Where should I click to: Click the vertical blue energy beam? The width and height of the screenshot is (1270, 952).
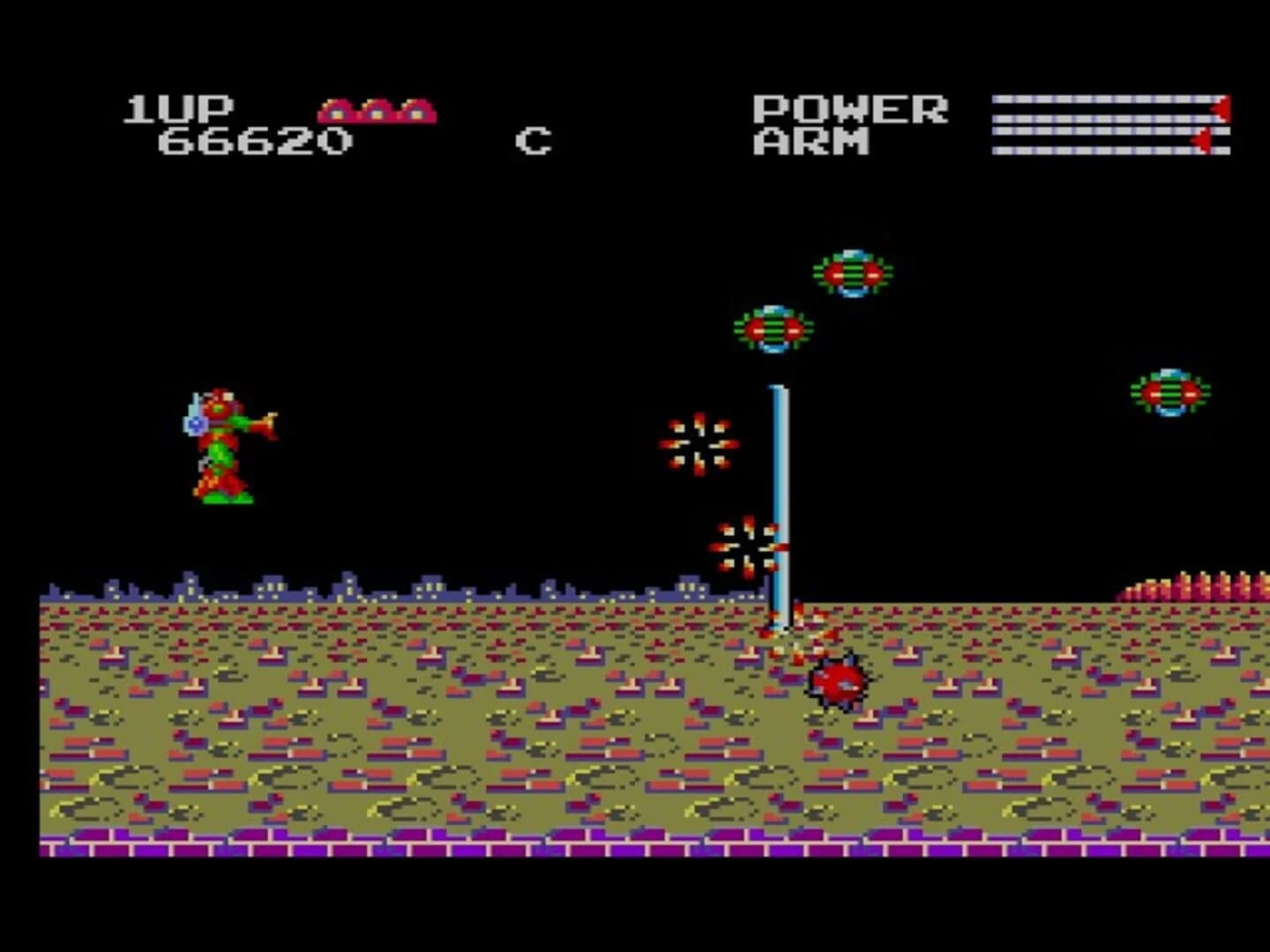(779, 494)
